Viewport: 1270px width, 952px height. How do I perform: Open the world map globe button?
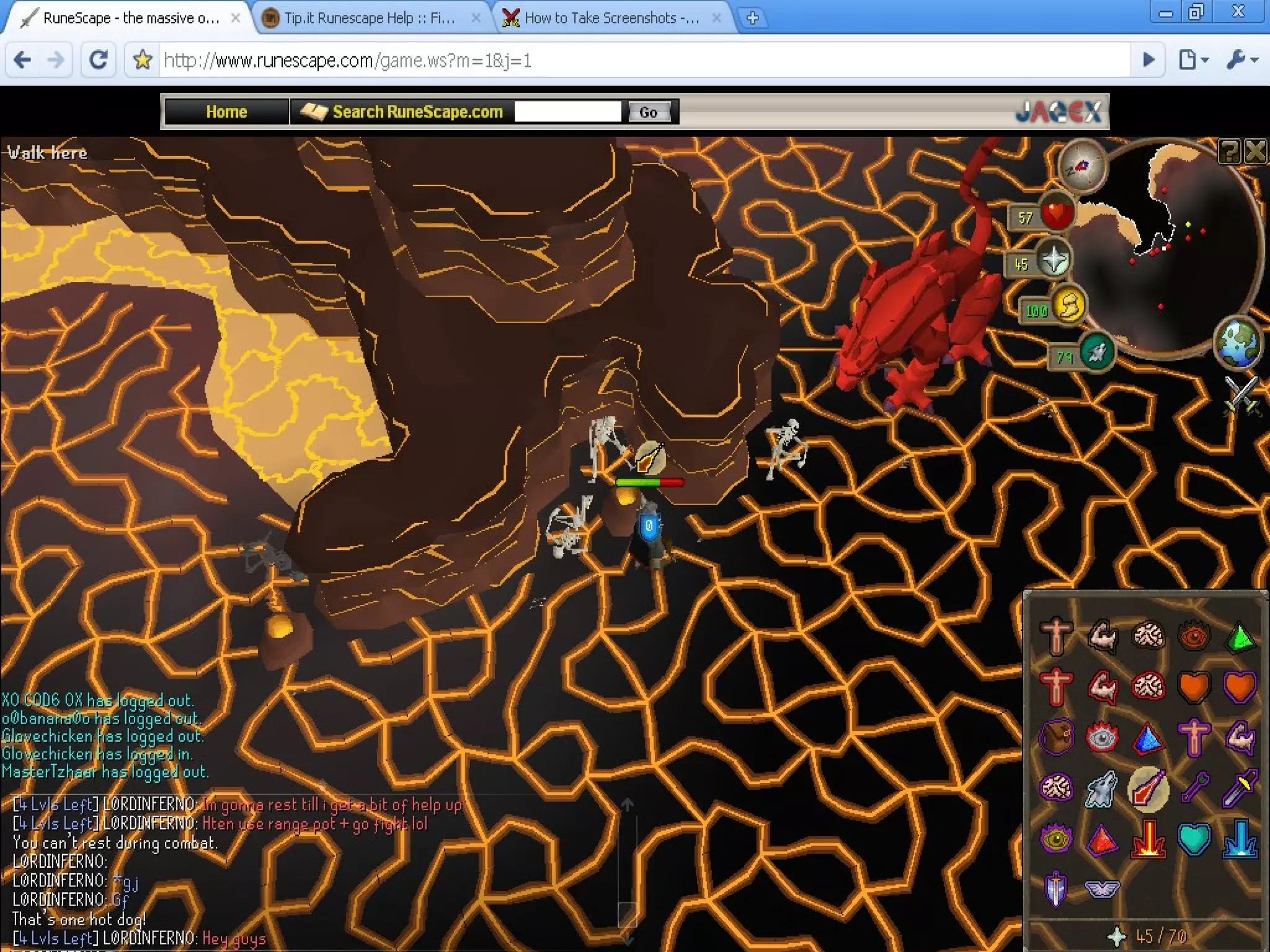click(1237, 342)
